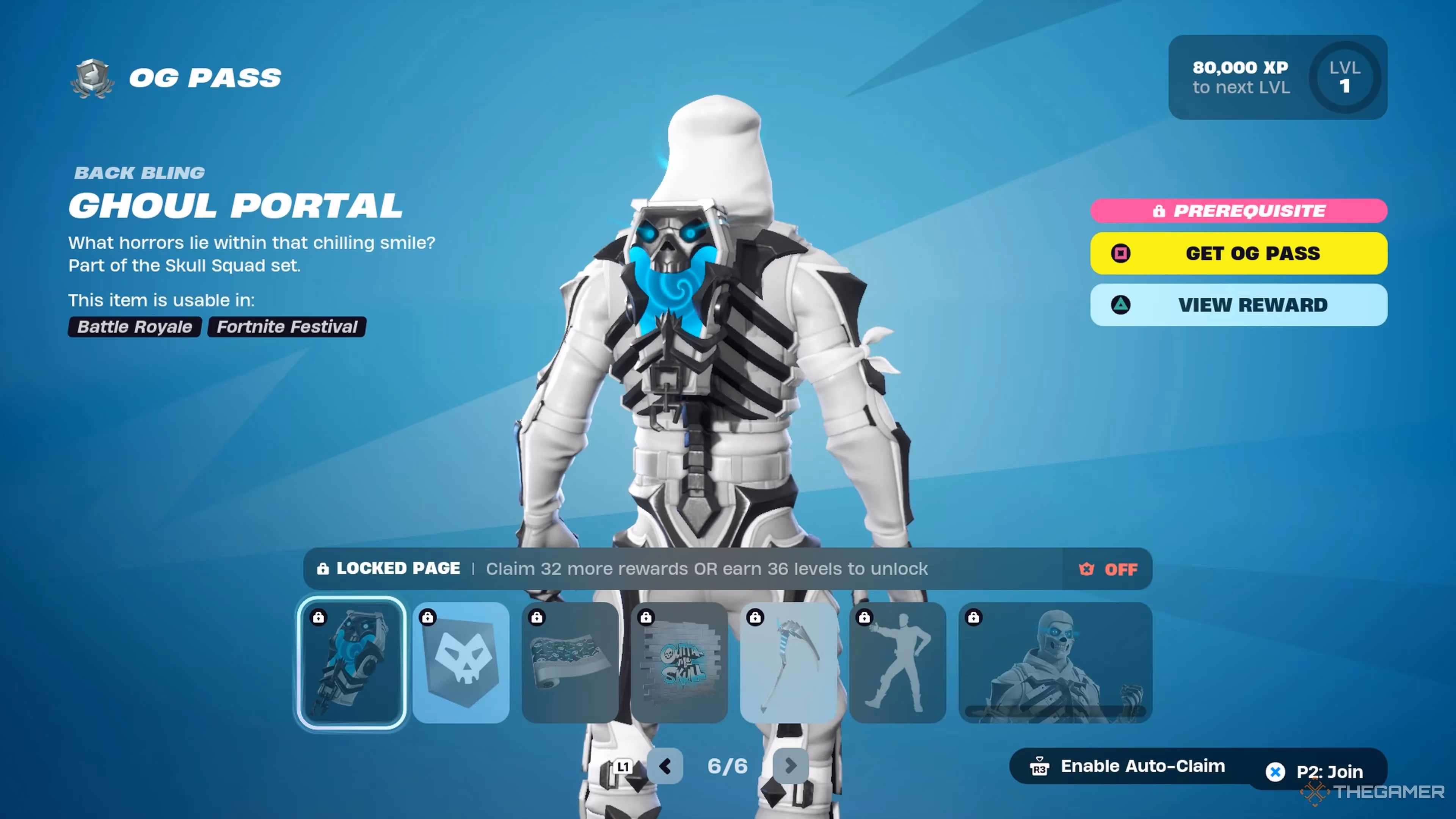
Task: Click the right page navigation arrow
Action: (x=790, y=766)
